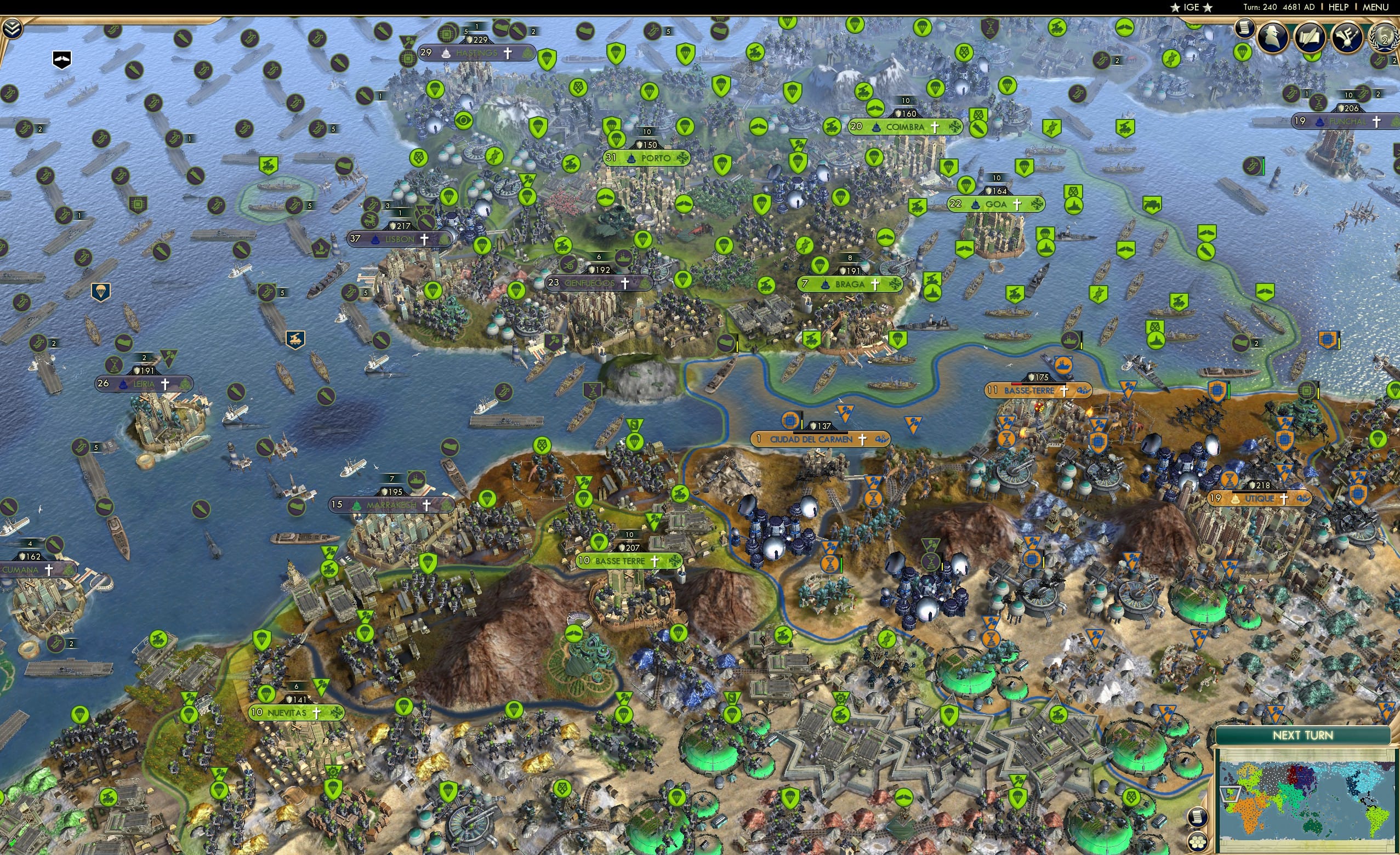Open HELP from the top bar
Screen dimensions: 1400x855
coord(1339,7)
